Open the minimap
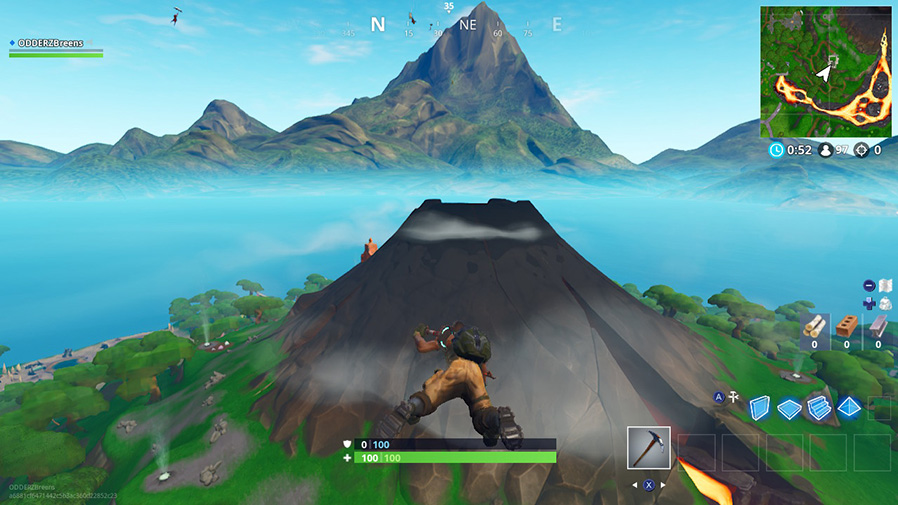The image size is (898, 505). pyautogui.click(x=824, y=71)
